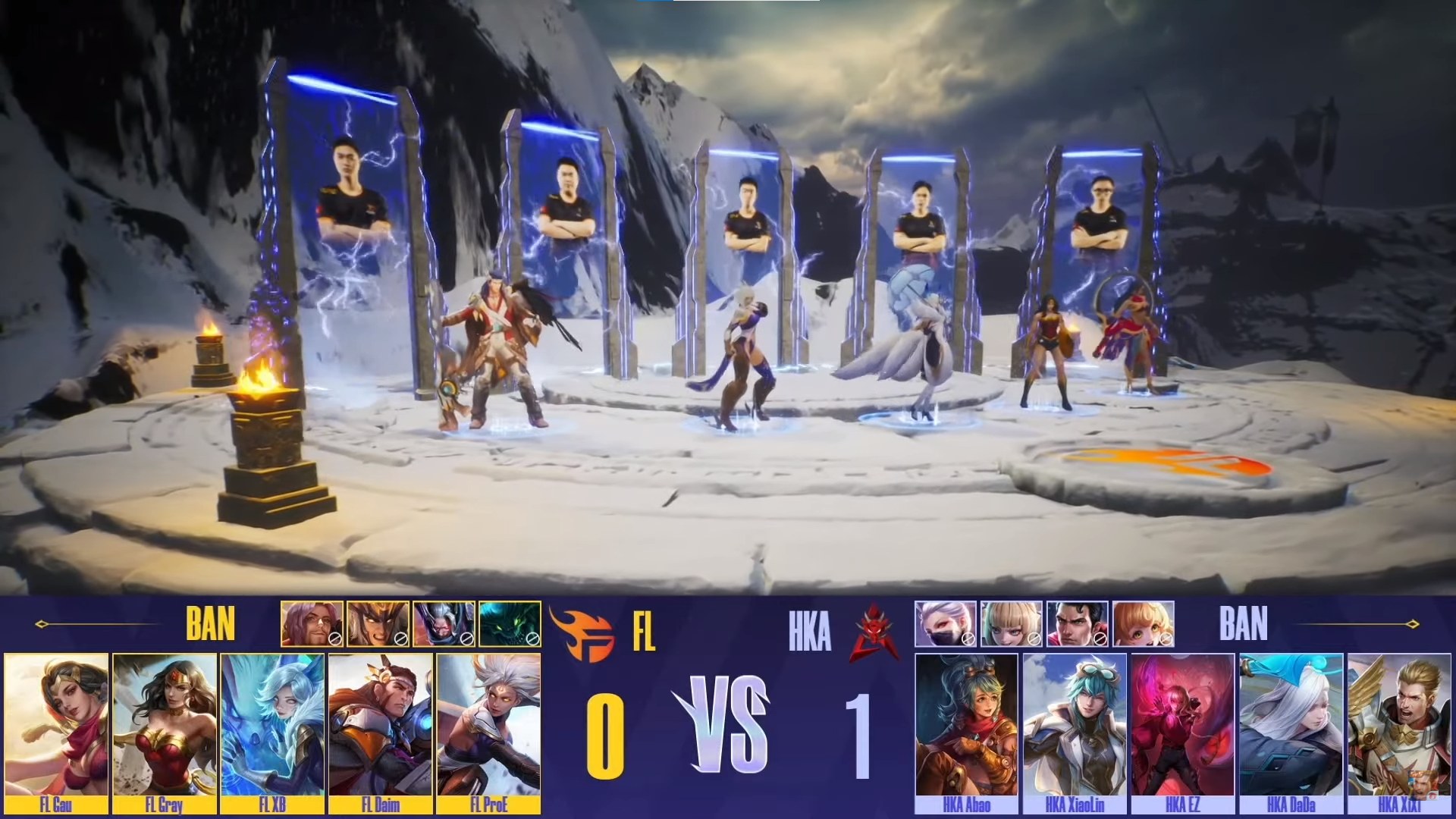The width and height of the screenshot is (1456, 819).
Task: Click HKA's banned Superman hero icon
Action: [1077, 623]
